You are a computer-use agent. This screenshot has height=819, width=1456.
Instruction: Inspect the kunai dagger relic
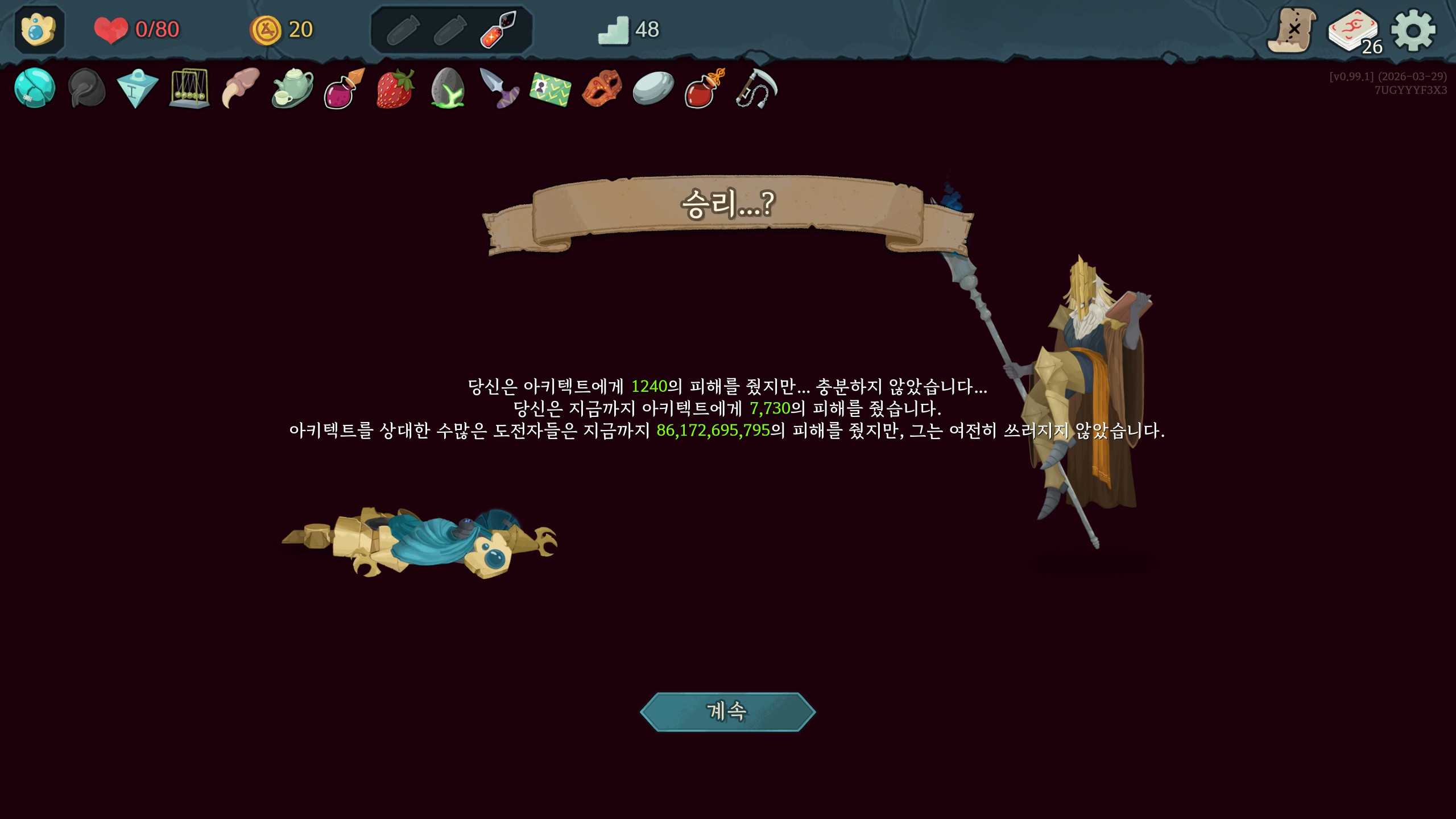click(x=499, y=89)
